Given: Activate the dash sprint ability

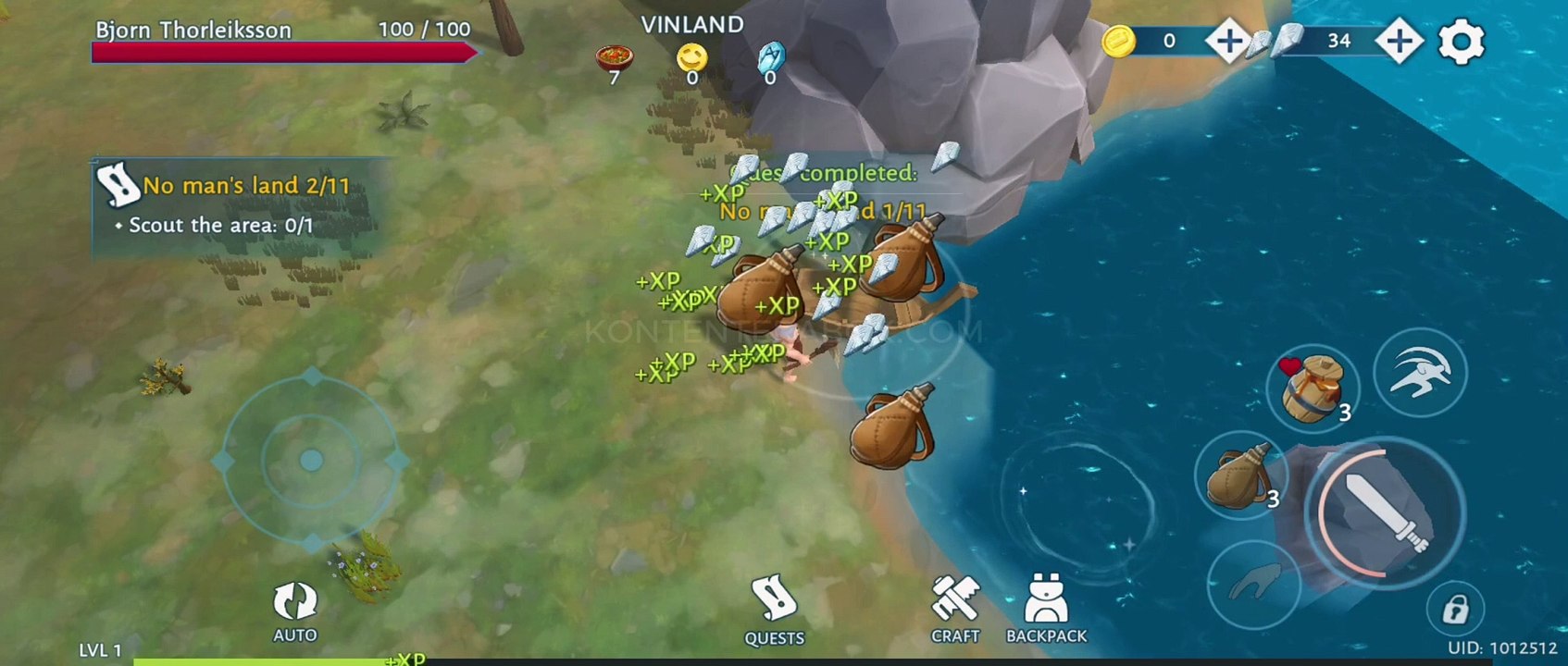Looking at the screenshot, I should click(1419, 372).
